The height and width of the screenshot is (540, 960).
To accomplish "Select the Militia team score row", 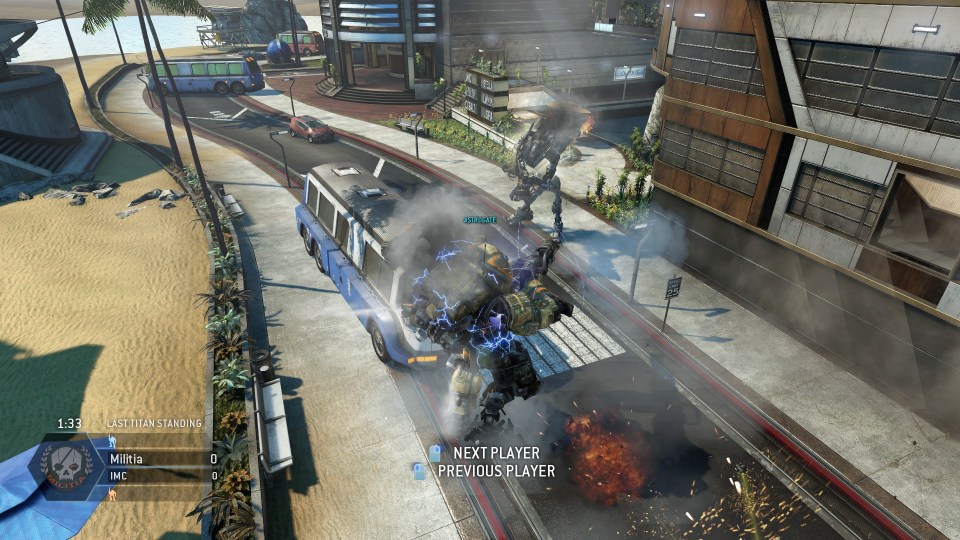I will tap(160, 459).
